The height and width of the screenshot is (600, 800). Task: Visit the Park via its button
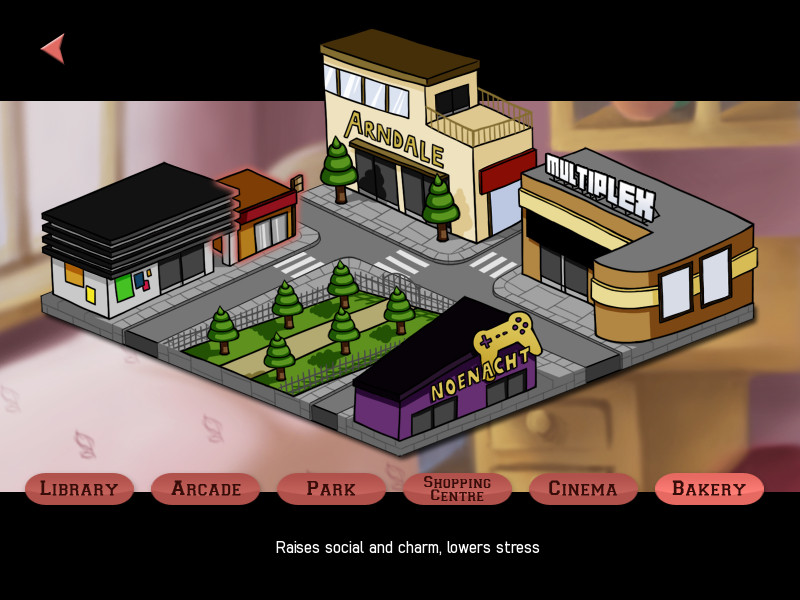click(331, 489)
